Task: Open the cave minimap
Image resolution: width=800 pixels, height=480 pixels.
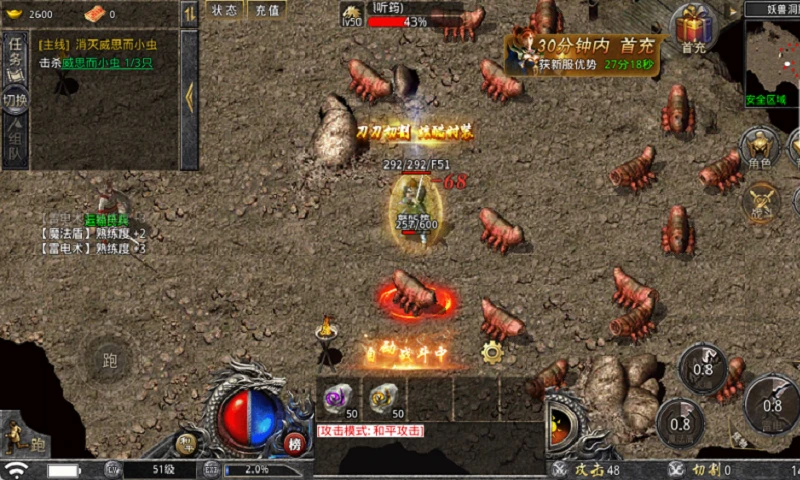Action: point(772,60)
